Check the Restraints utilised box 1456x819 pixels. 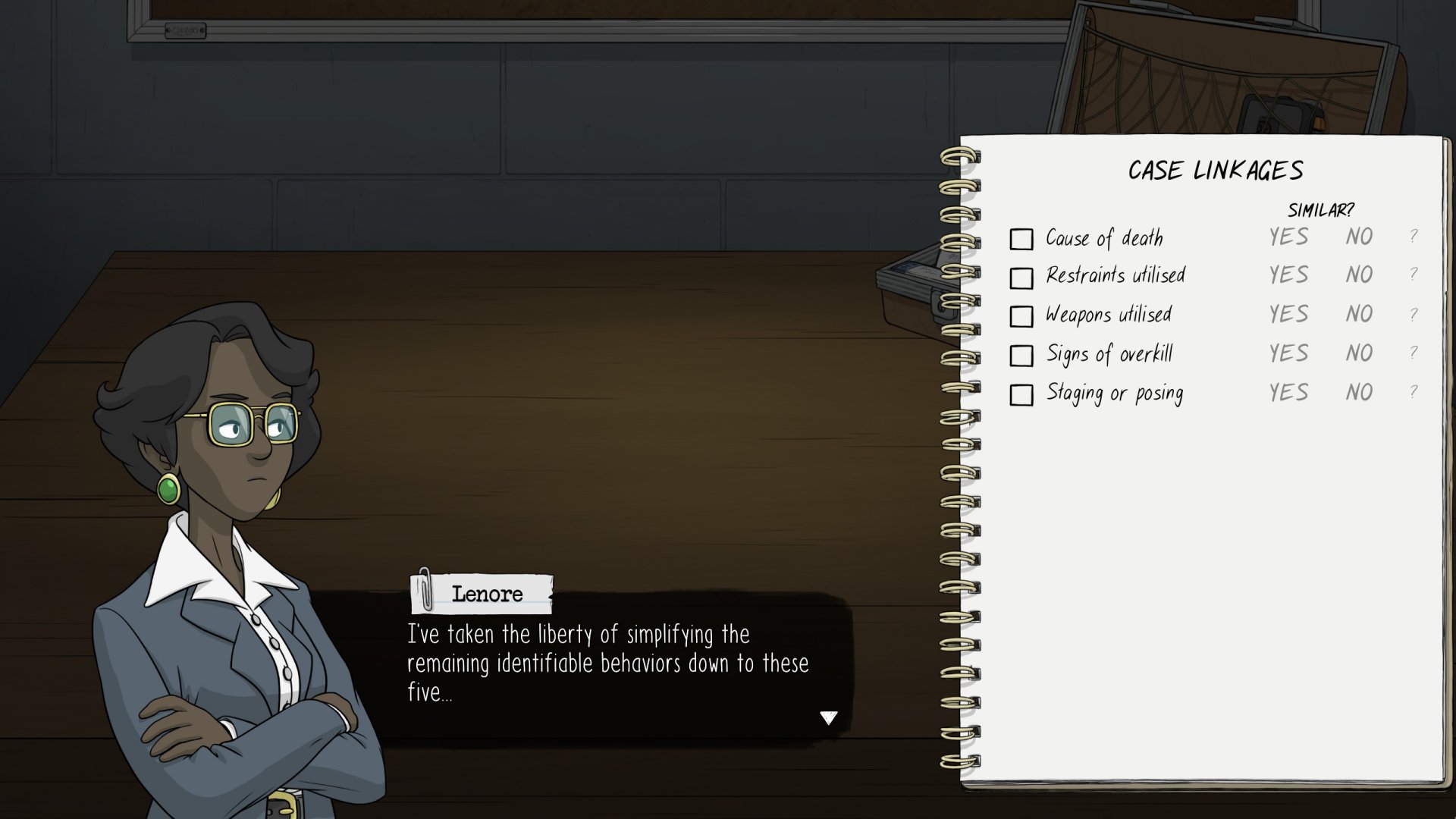1021,278
